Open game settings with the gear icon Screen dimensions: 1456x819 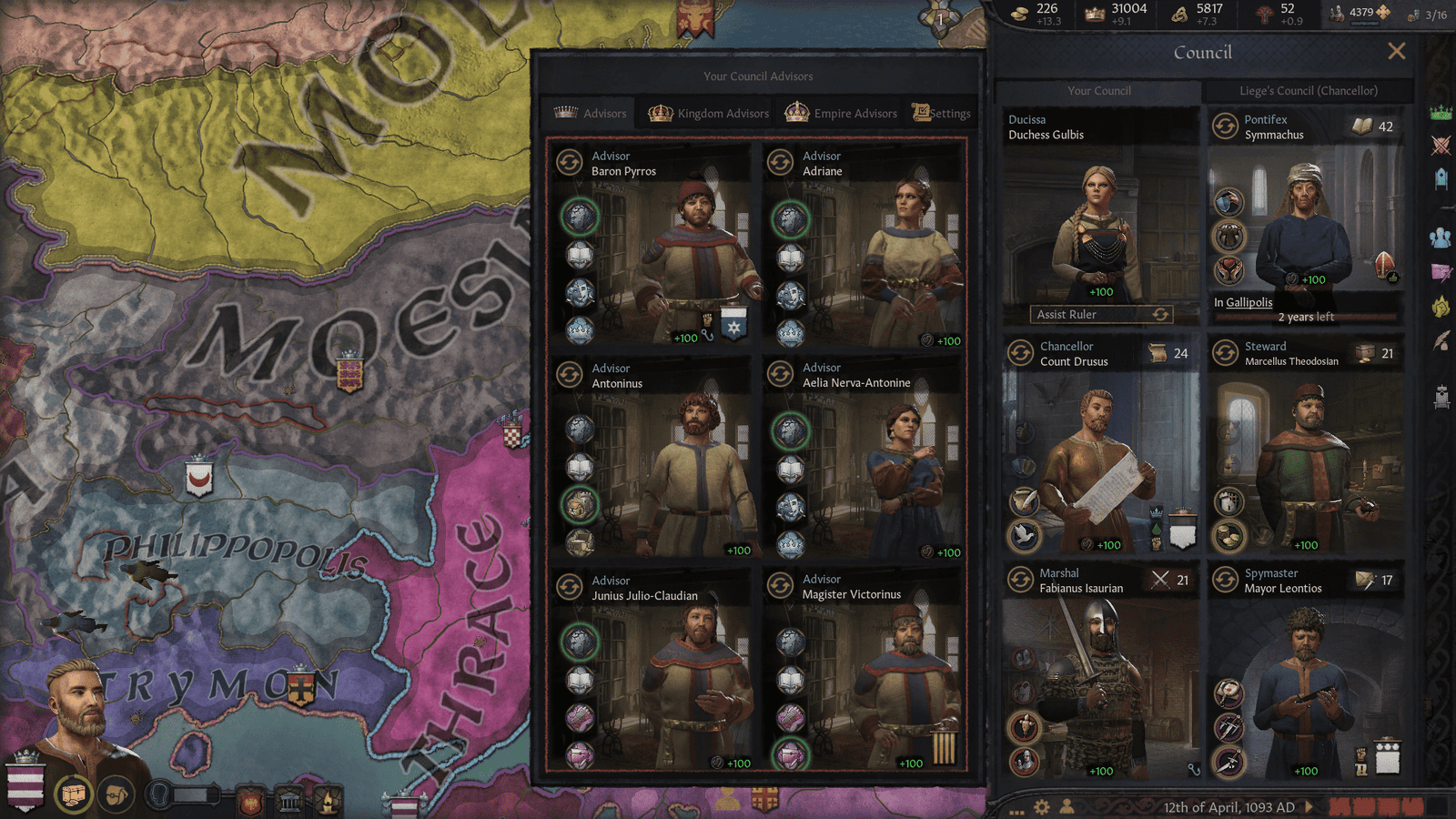pos(1041,806)
